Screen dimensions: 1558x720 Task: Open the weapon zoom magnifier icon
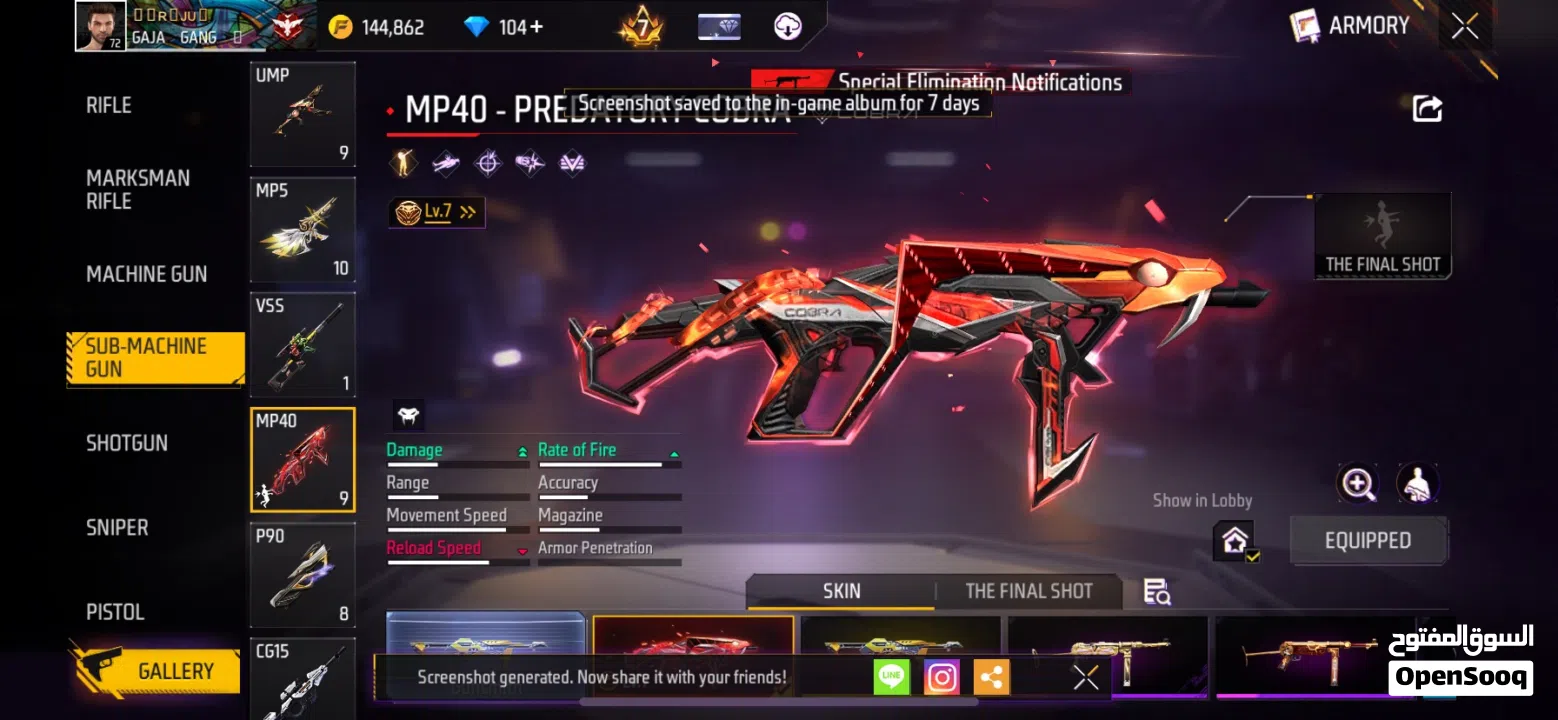(x=1358, y=484)
